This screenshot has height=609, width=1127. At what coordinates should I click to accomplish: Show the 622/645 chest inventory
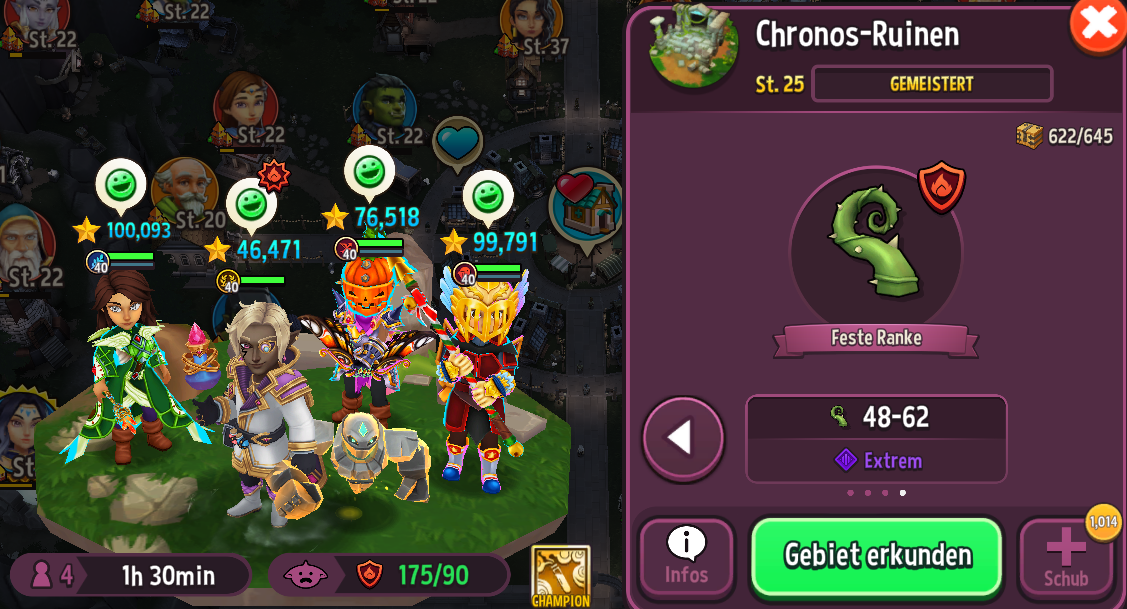tap(1065, 136)
